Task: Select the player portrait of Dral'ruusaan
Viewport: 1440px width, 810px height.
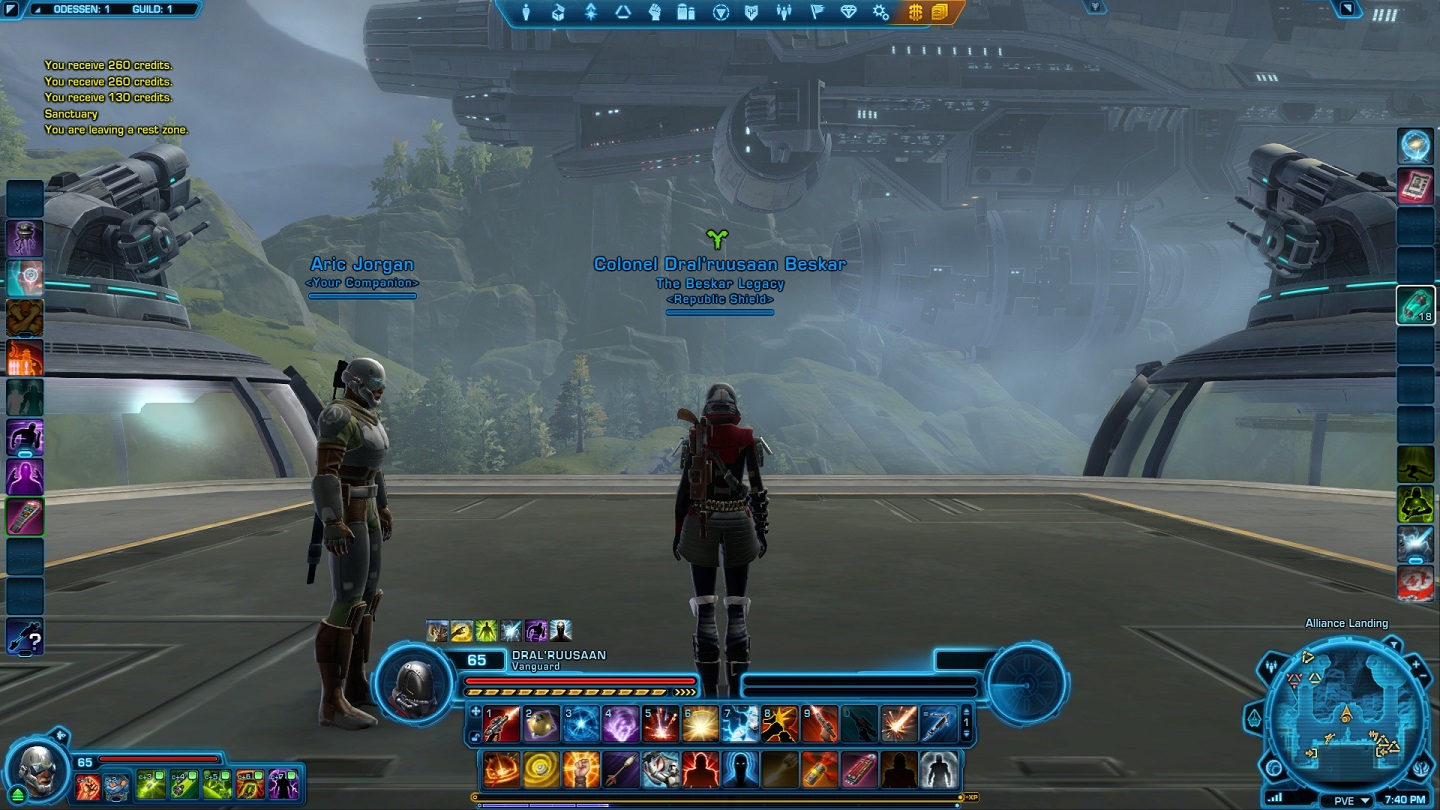Action: [x=413, y=685]
